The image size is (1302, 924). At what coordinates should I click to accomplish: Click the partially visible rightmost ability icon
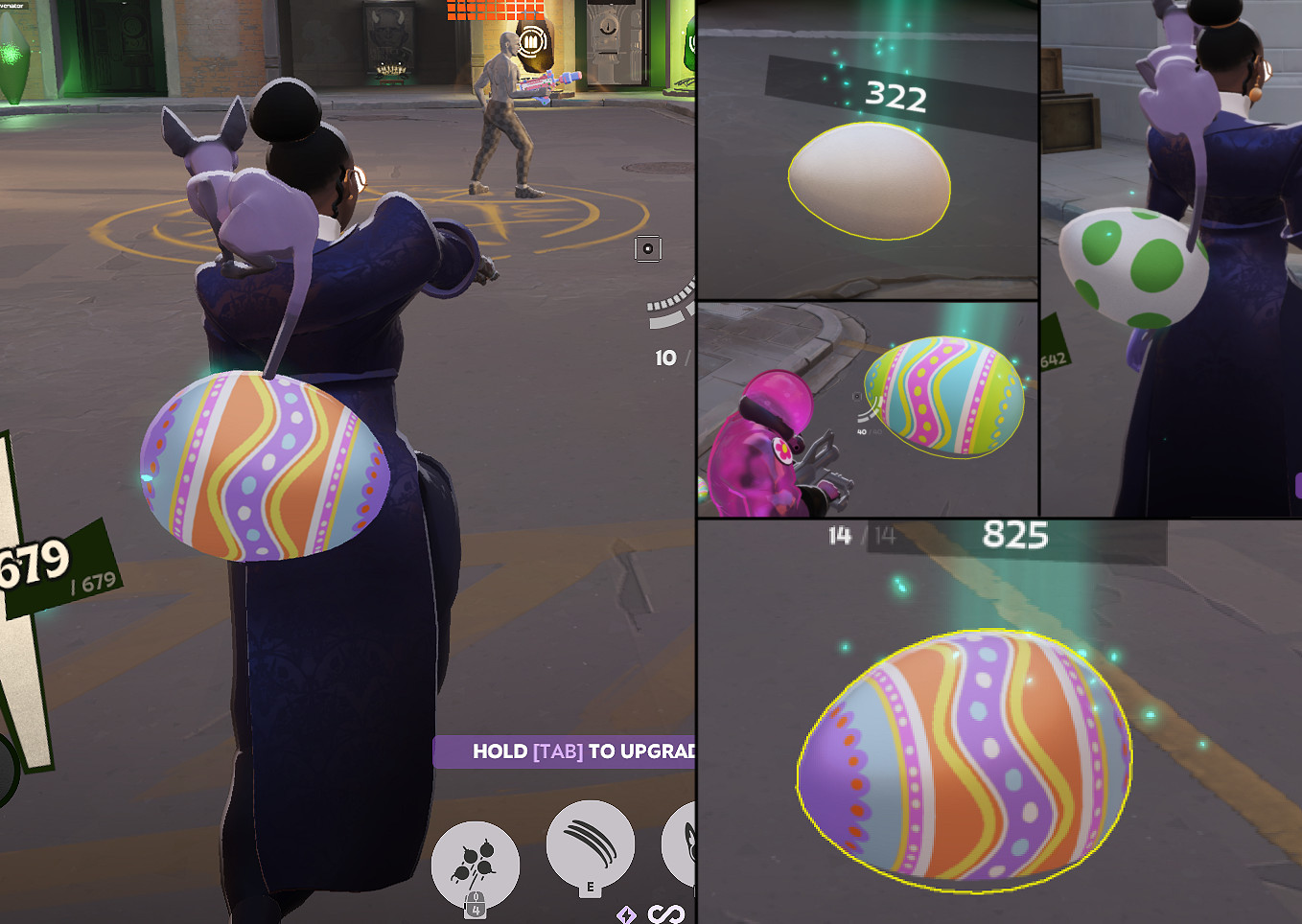686,846
